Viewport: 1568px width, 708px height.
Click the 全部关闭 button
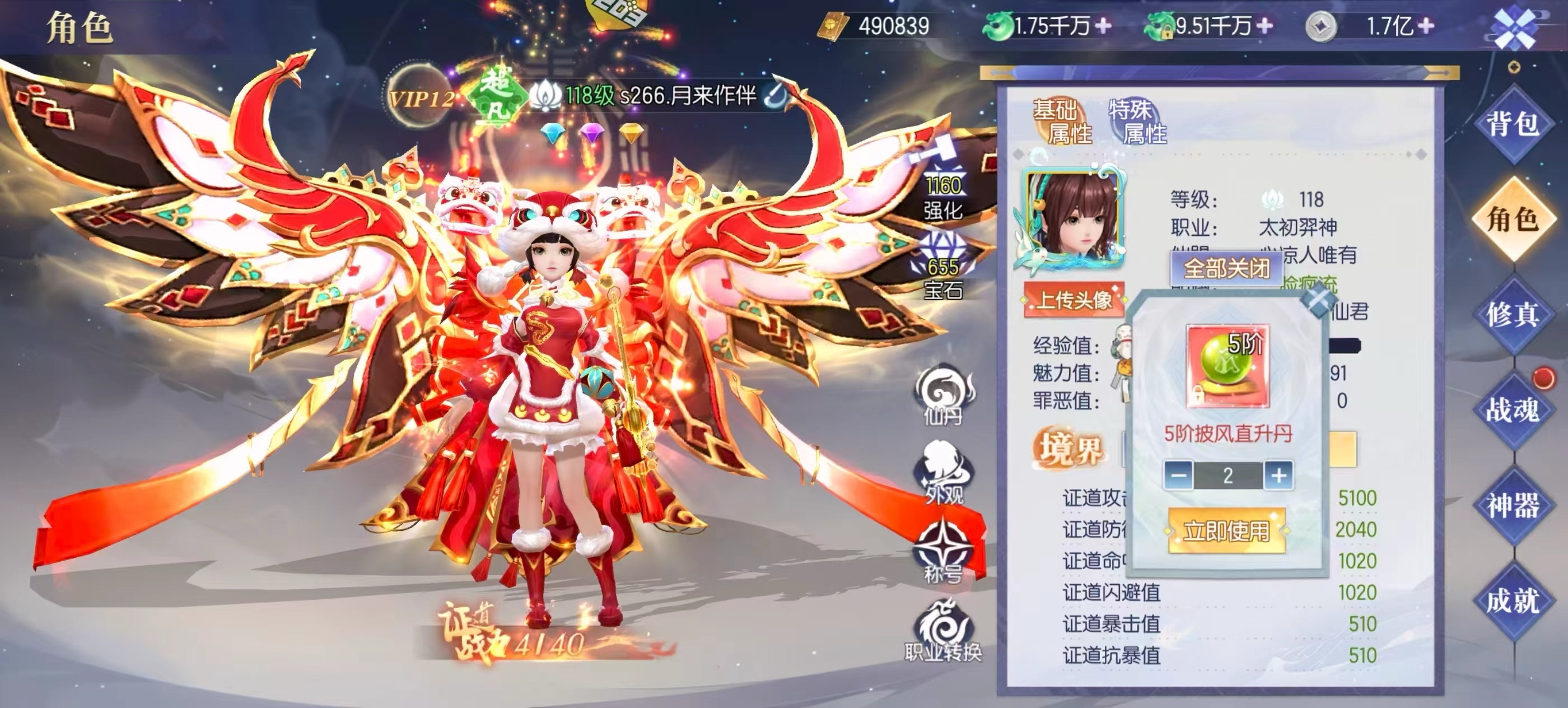pyautogui.click(x=1226, y=267)
